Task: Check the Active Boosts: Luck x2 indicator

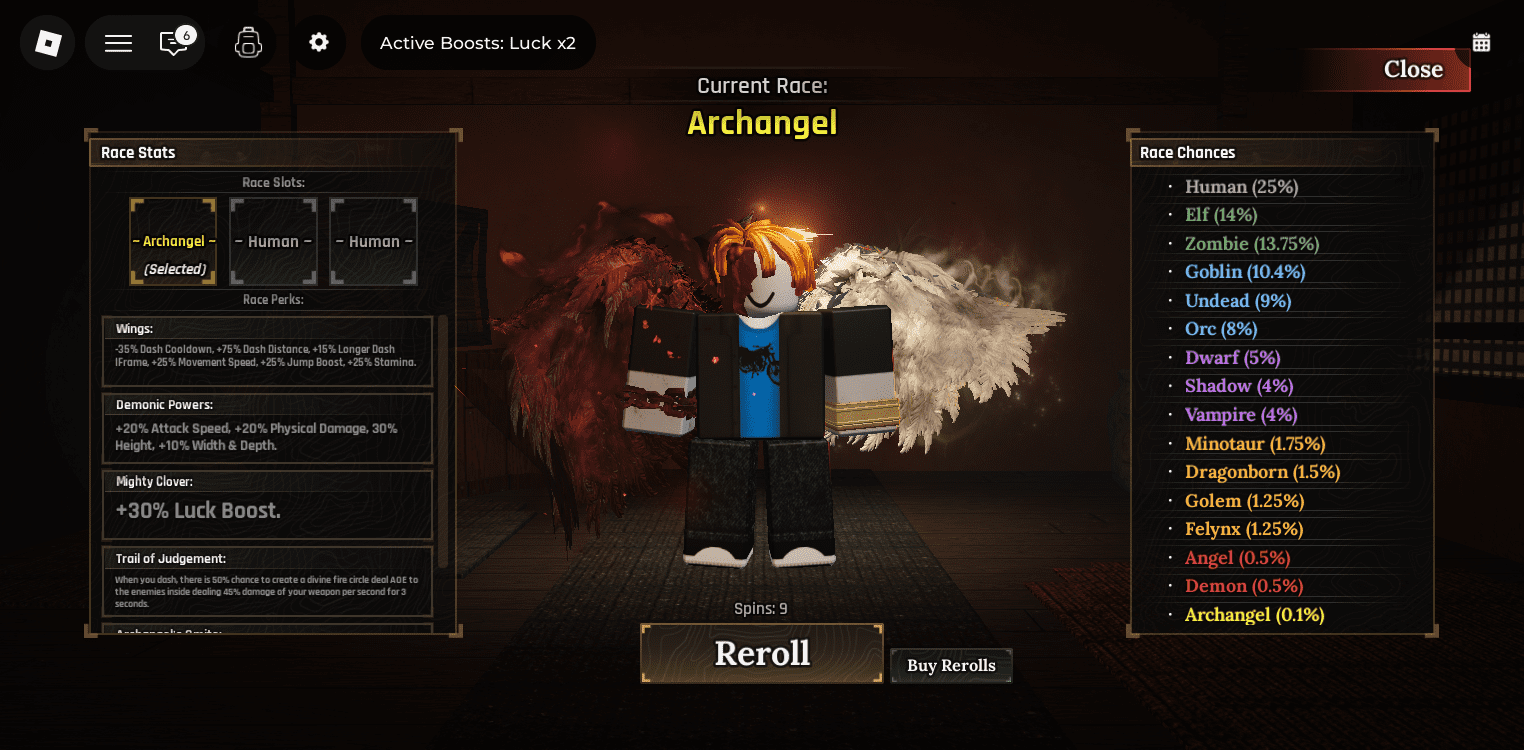Action: click(478, 43)
